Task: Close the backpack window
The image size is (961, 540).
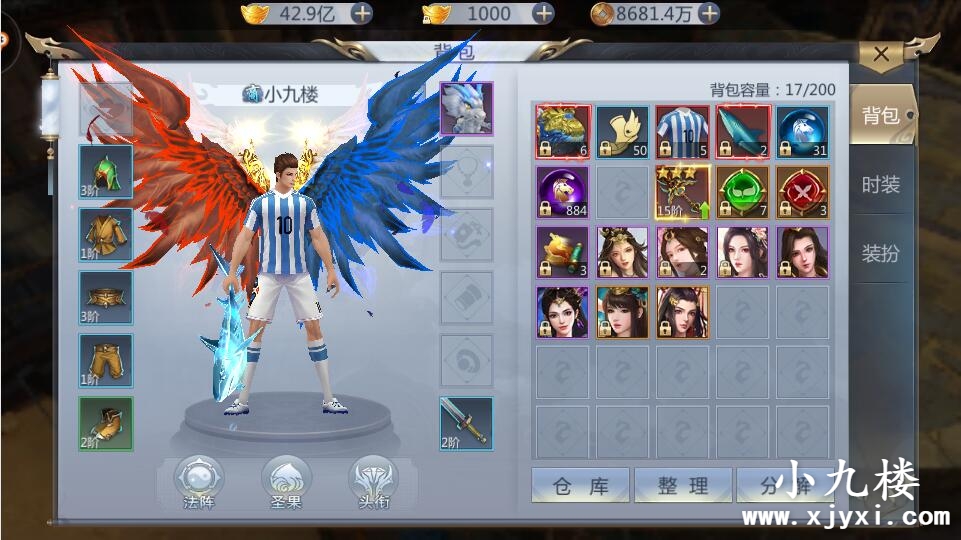Action: point(881,55)
